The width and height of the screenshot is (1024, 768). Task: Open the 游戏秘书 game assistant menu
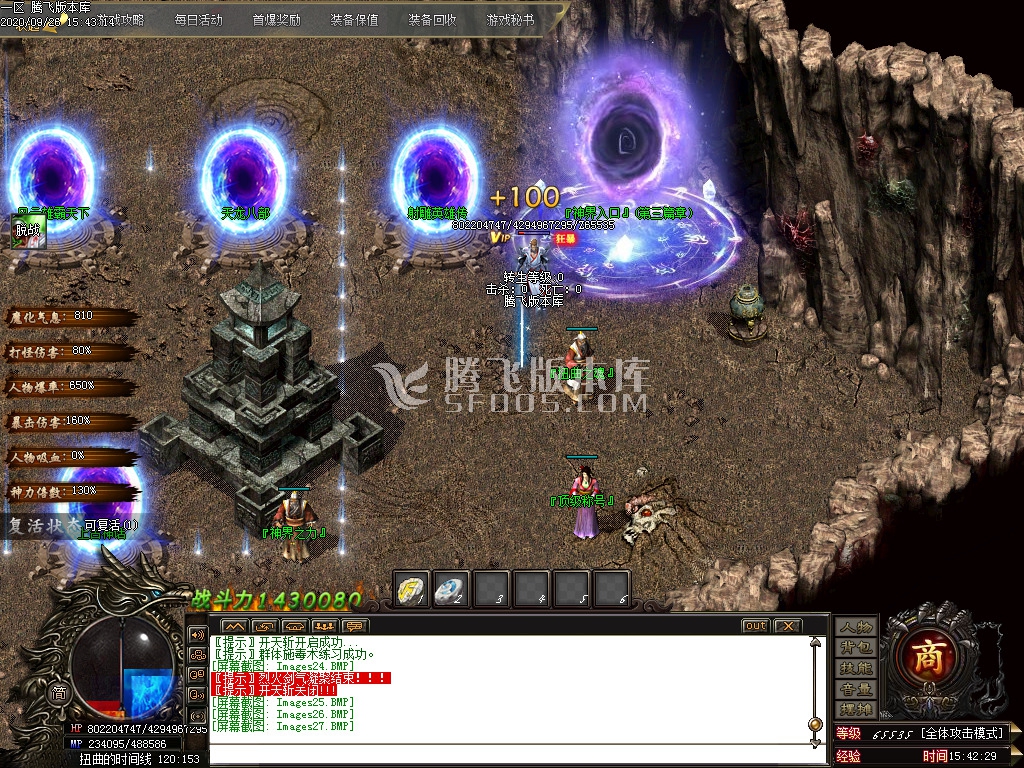[511, 19]
